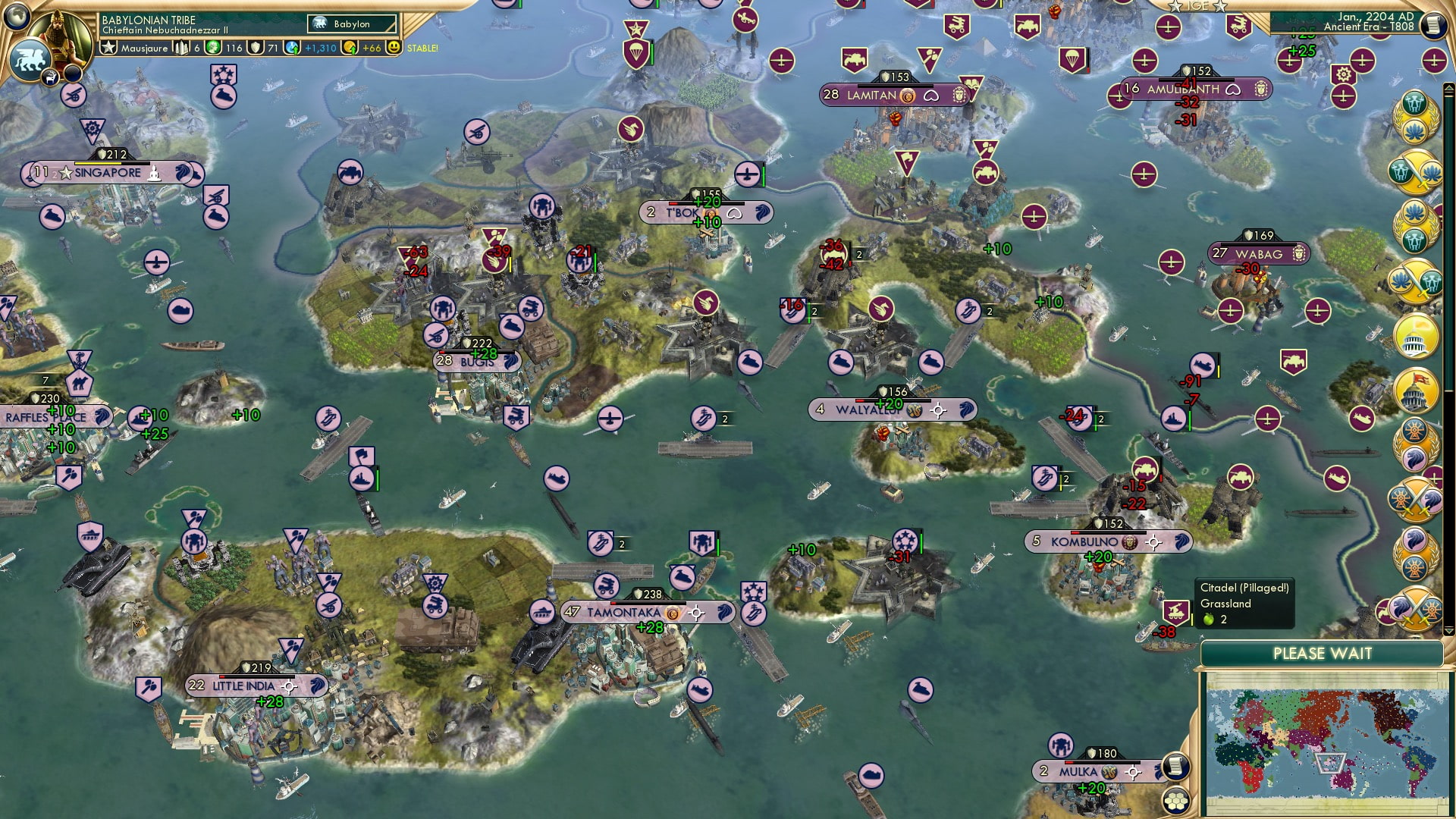This screenshot has height=819, width=1456.
Task: Click the science icon showing +1,310
Action: (291, 47)
